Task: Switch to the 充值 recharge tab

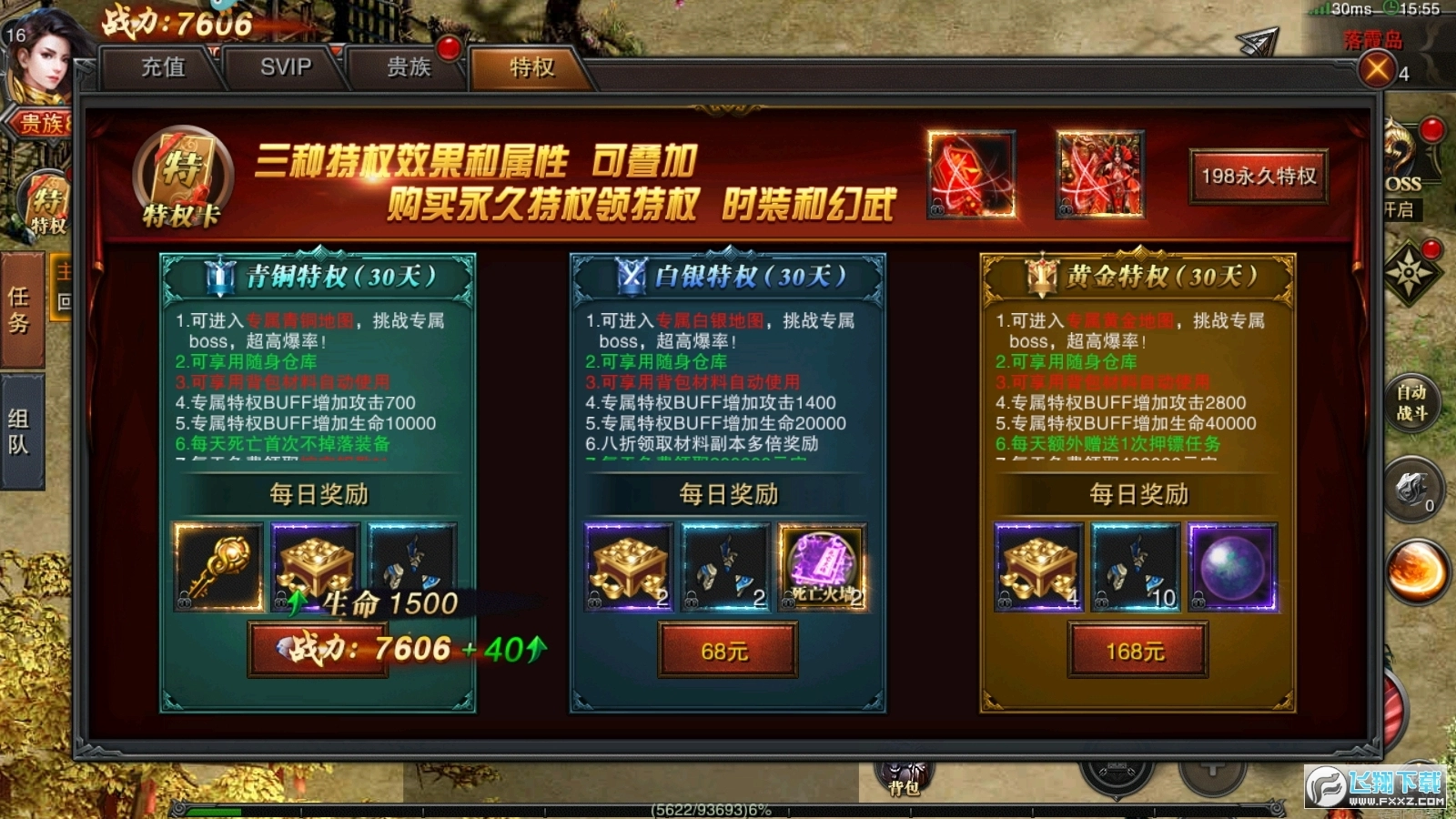Action: point(162,66)
